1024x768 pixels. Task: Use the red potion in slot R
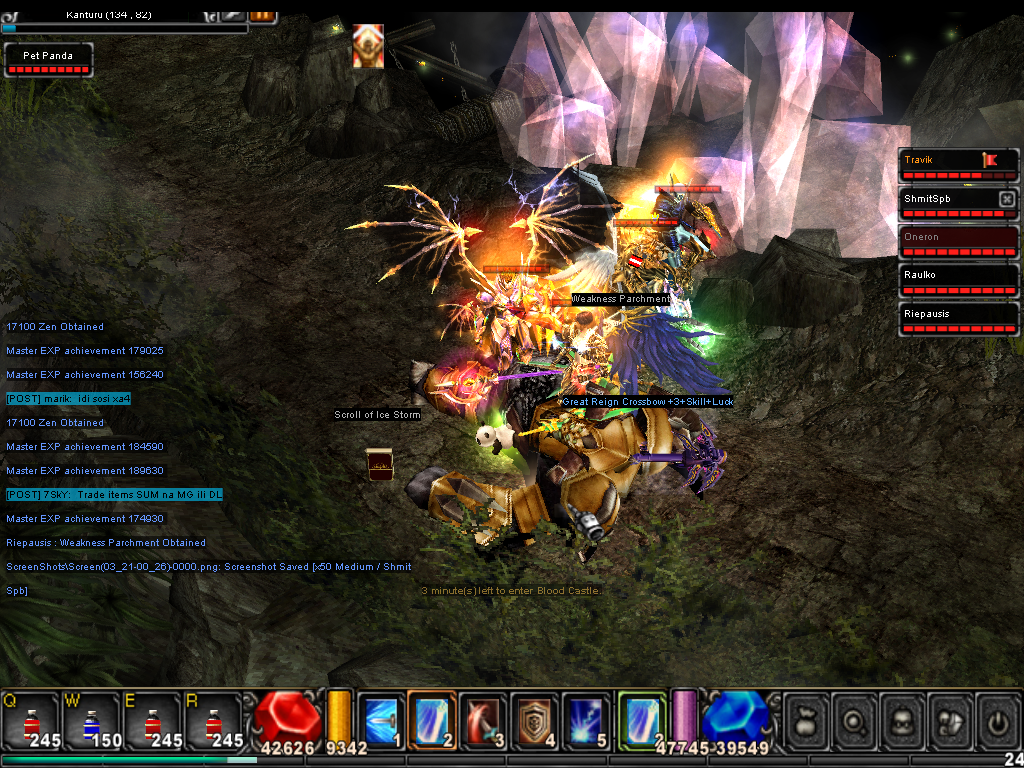[212, 720]
